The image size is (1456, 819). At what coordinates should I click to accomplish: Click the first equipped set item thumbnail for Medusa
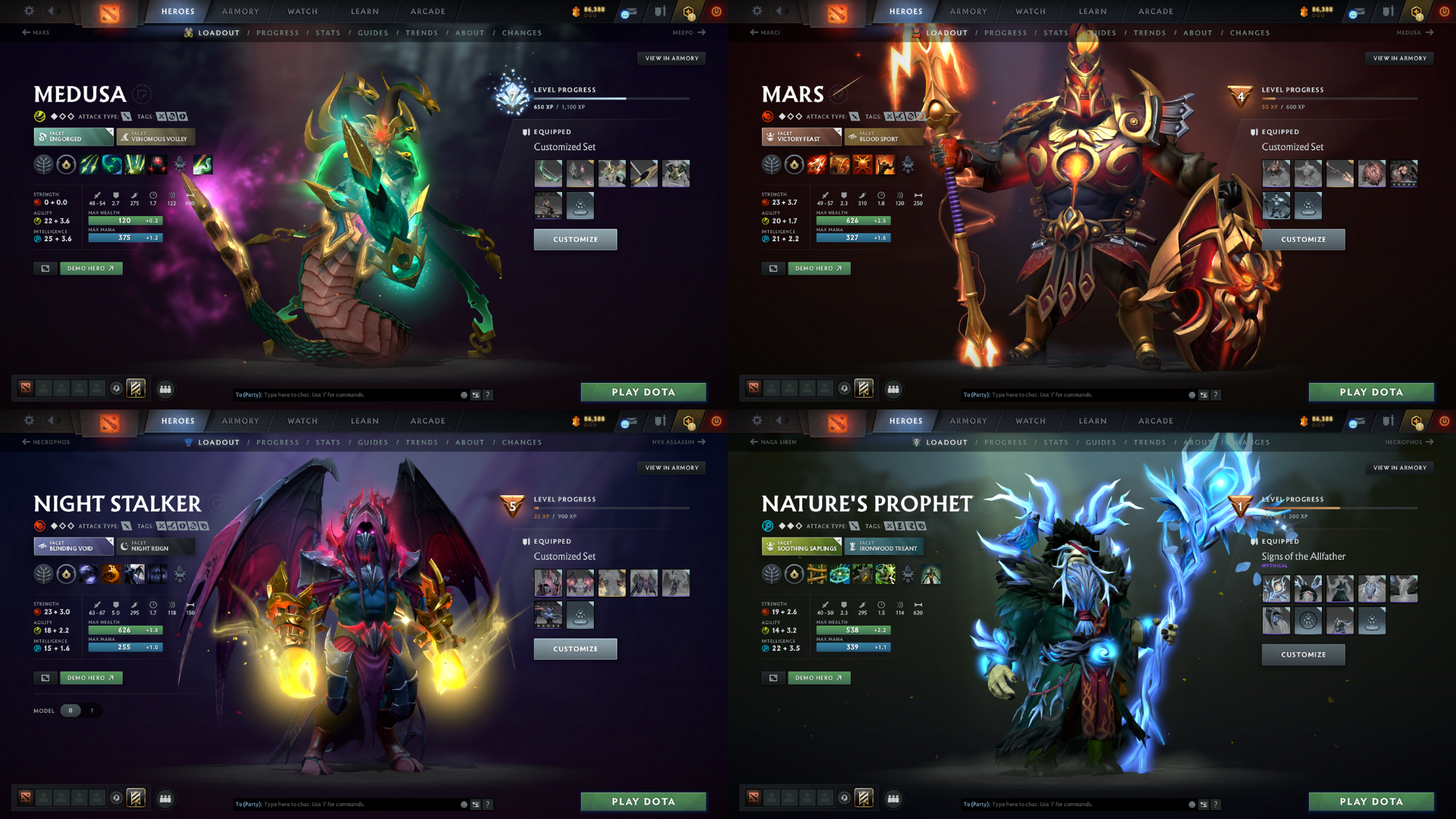(548, 173)
